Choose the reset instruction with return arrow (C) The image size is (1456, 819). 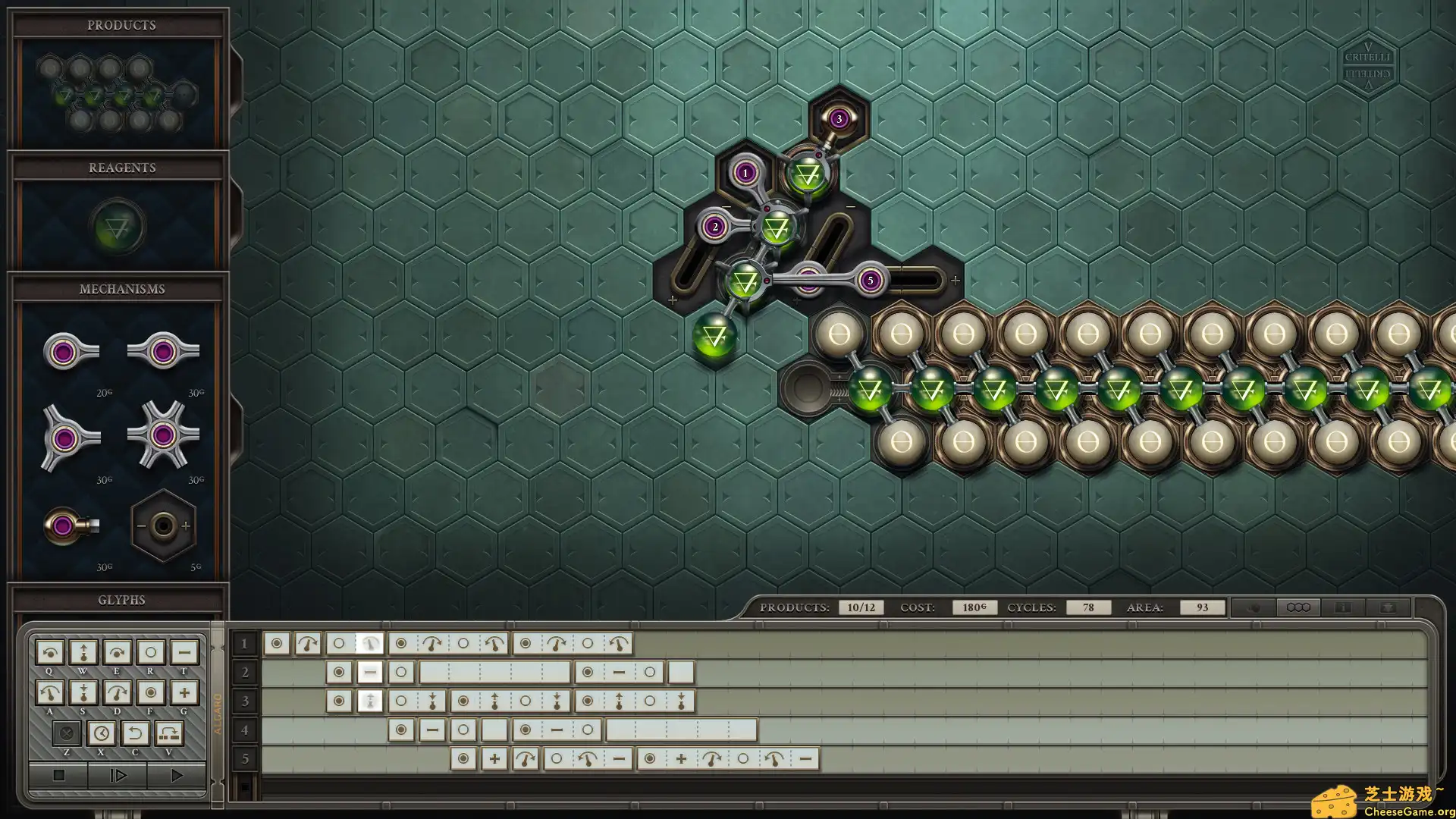(x=135, y=733)
